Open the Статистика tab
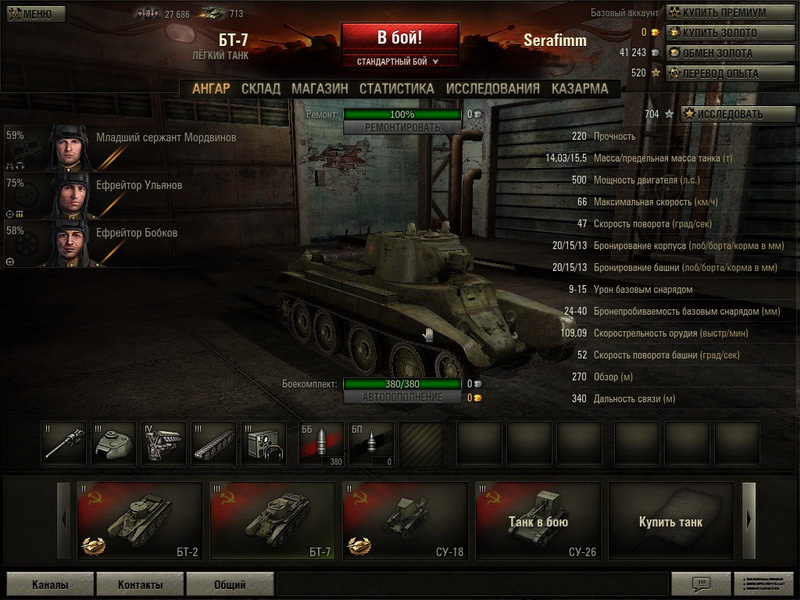The image size is (800, 600). tap(396, 88)
